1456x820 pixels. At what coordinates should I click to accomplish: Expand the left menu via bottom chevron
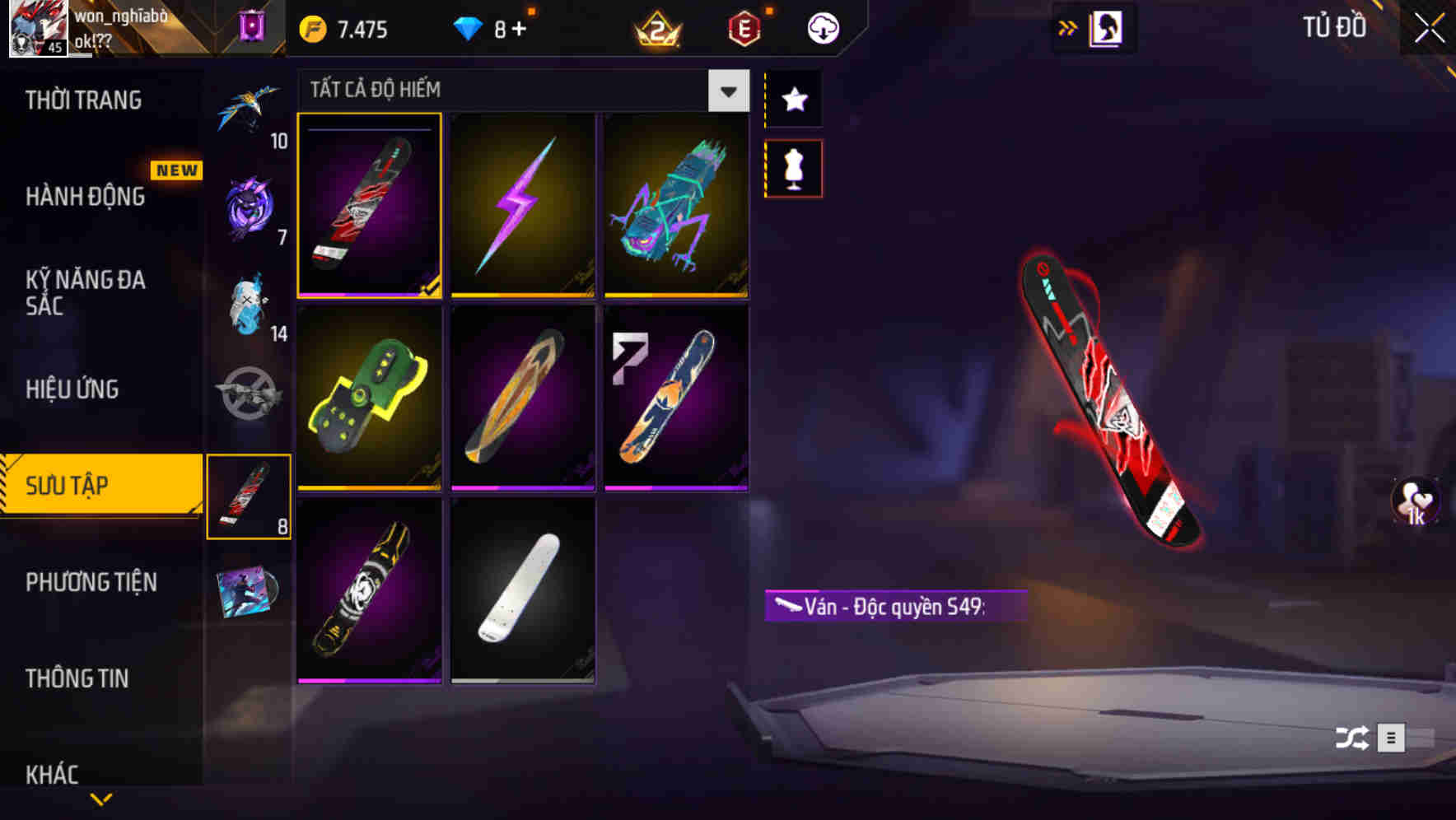coord(101,797)
